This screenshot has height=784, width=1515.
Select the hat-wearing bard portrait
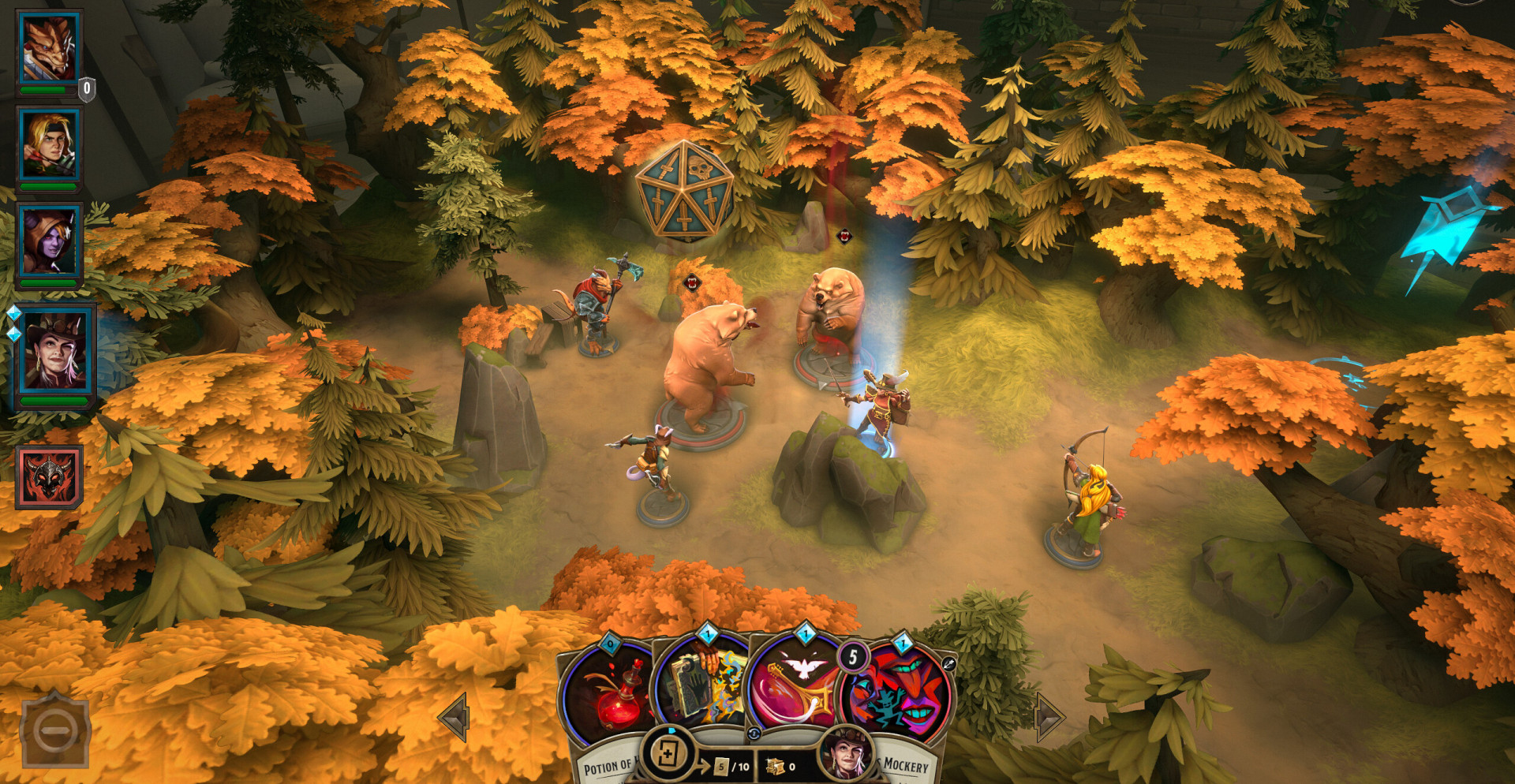(54, 352)
